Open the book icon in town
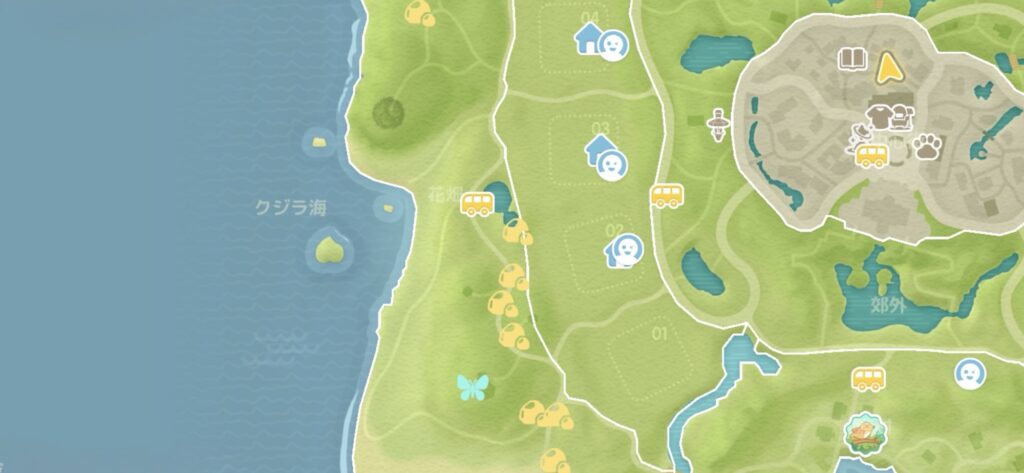1024x473 pixels. 851,59
